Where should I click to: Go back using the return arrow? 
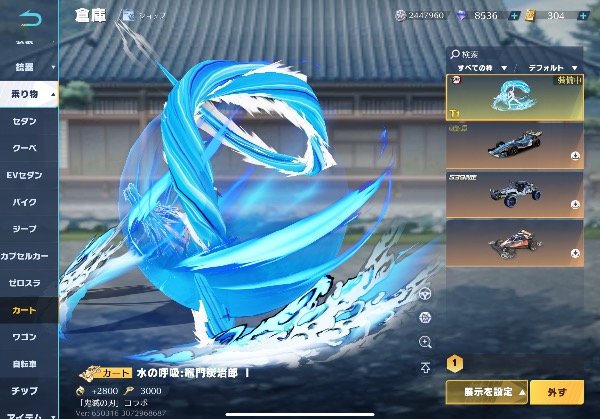click(x=30, y=17)
